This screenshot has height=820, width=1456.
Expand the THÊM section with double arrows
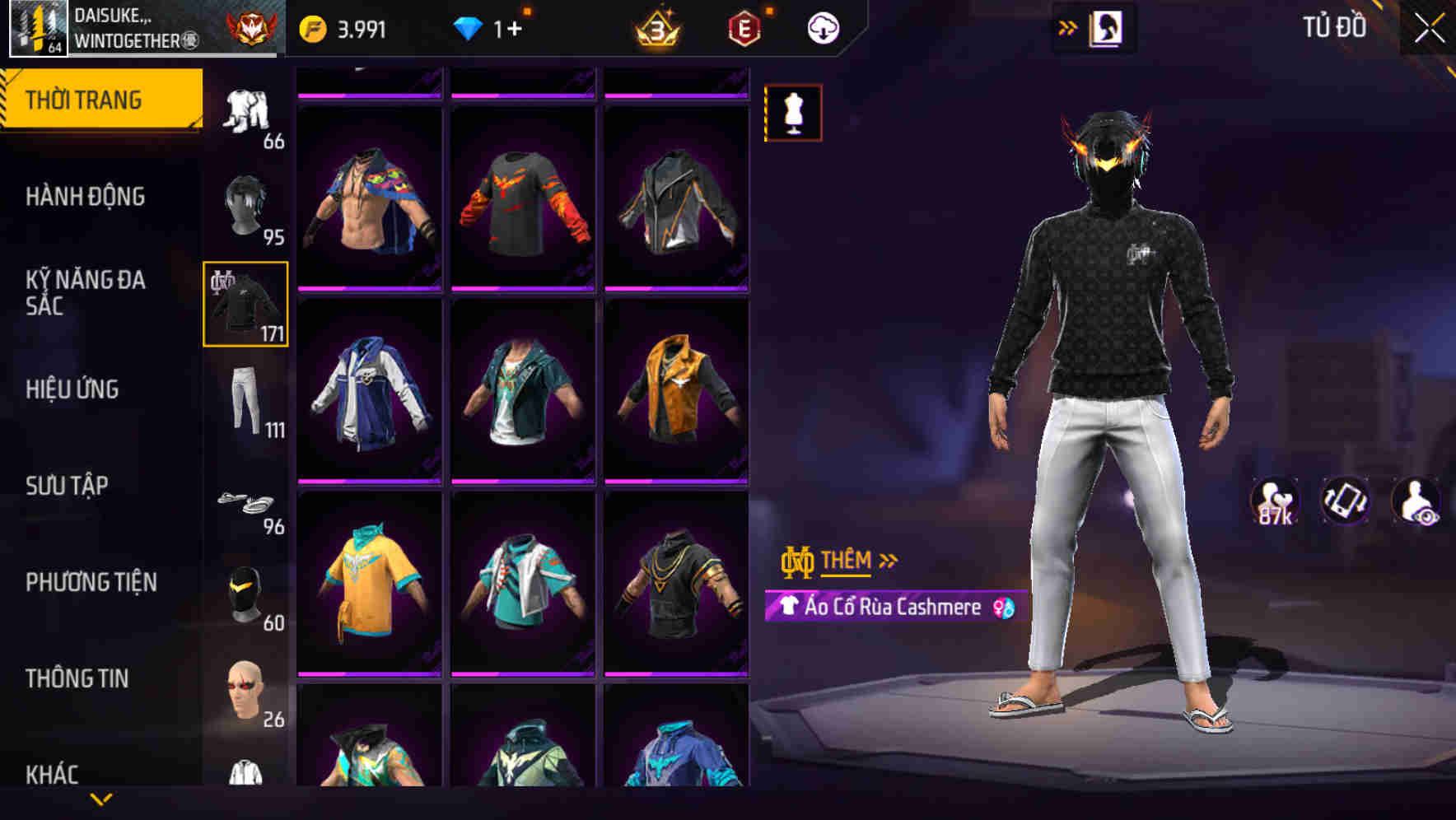tap(888, 561)
